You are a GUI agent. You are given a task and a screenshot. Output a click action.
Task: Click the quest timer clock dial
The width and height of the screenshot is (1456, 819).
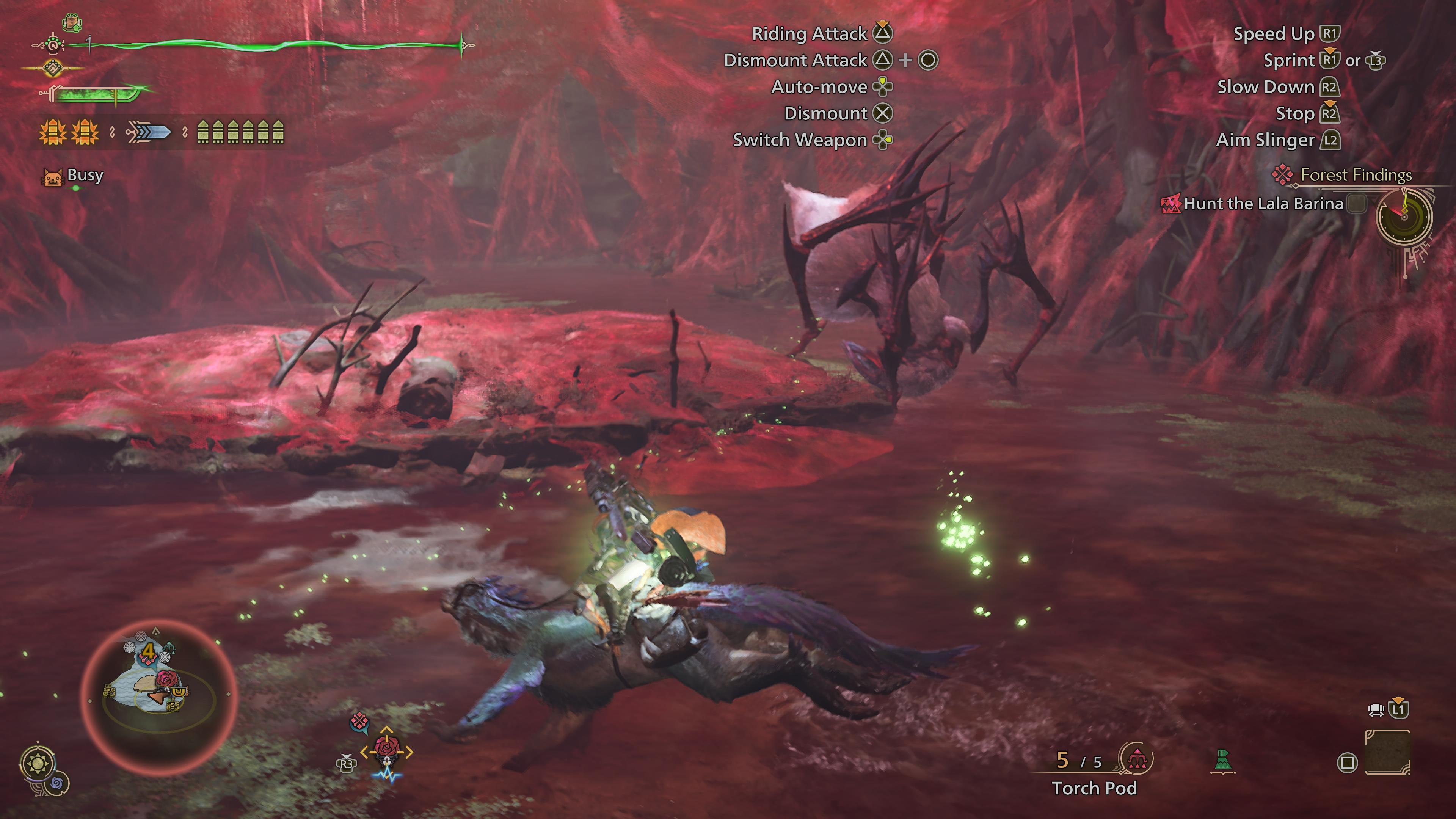coord(1404,217)
